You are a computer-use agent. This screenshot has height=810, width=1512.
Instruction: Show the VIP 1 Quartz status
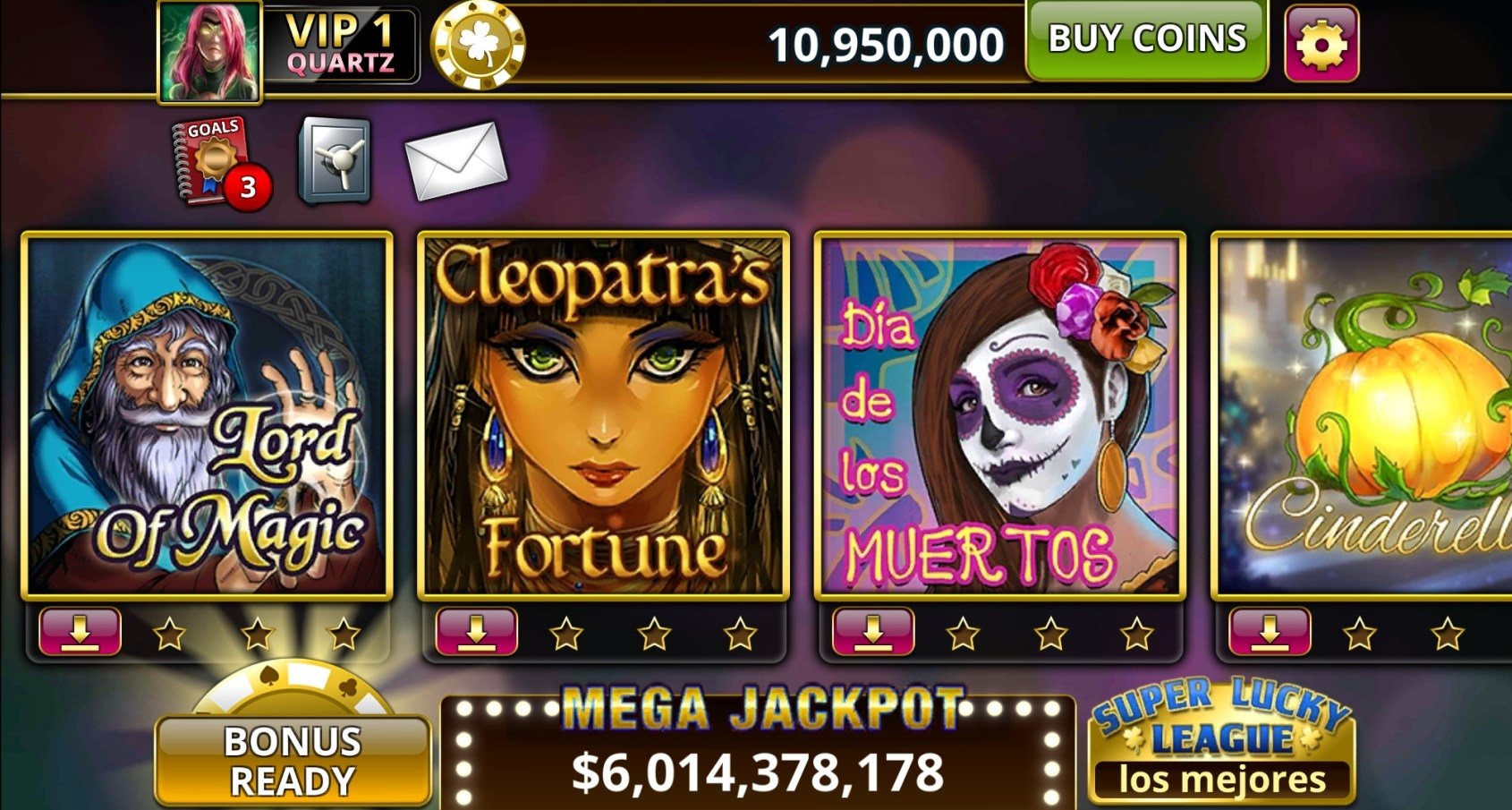[x=341, y=45]
